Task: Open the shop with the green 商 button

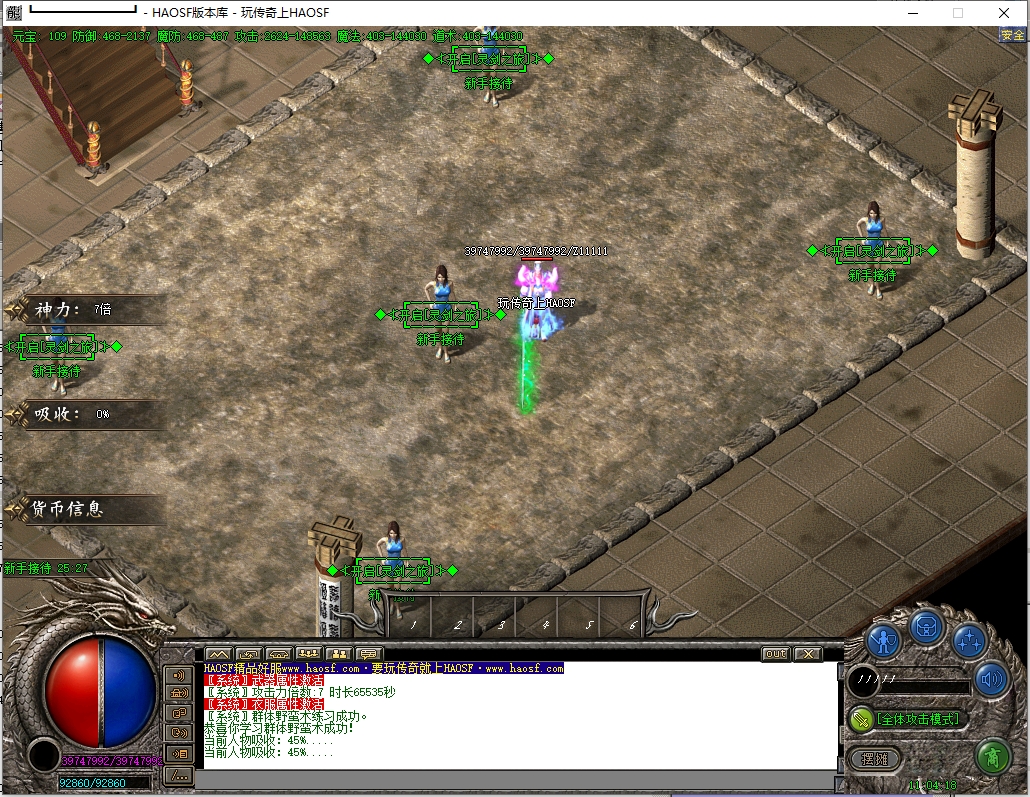Action: 992,756
